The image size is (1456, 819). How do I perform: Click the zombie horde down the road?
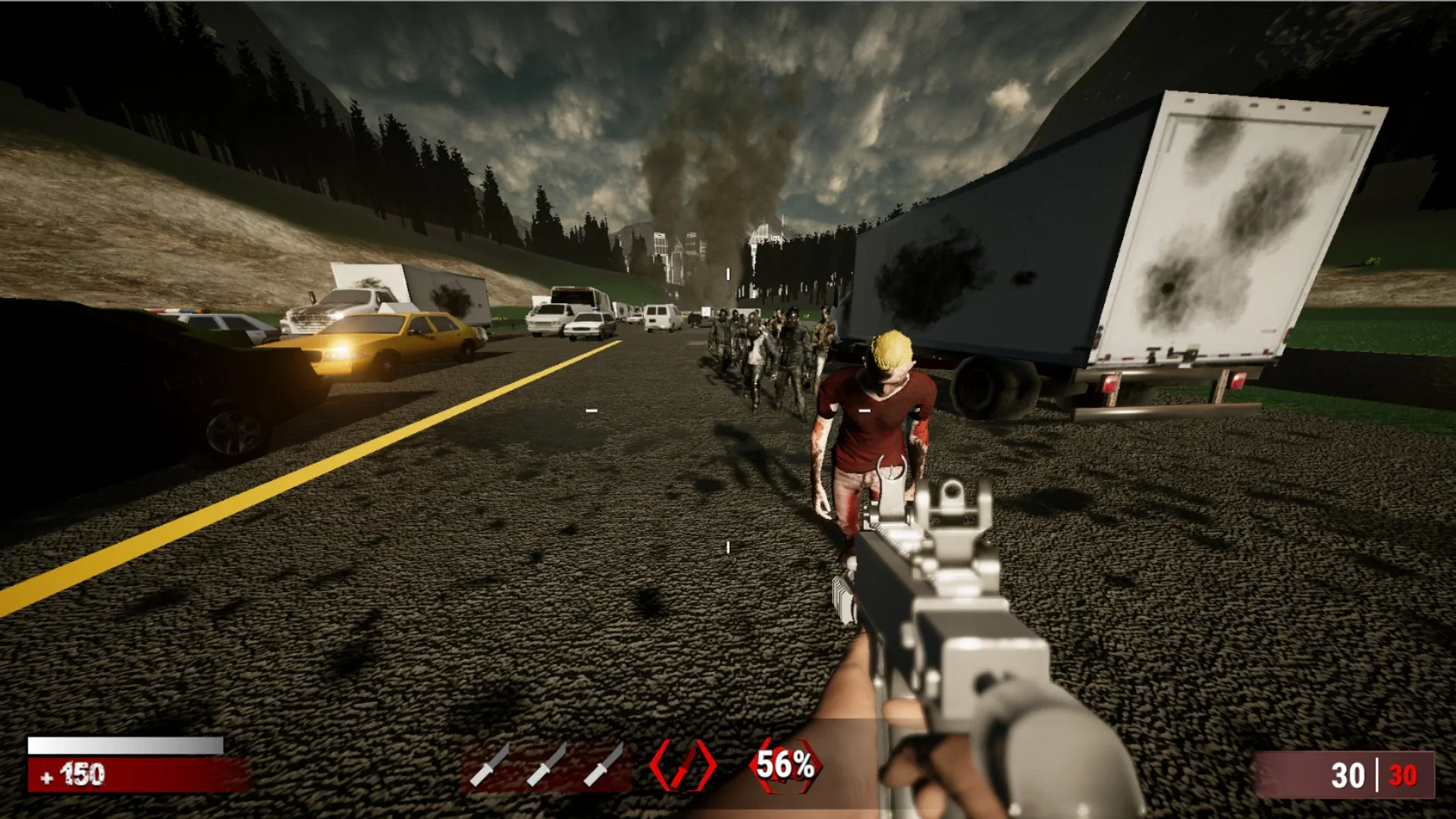(766, 349)
